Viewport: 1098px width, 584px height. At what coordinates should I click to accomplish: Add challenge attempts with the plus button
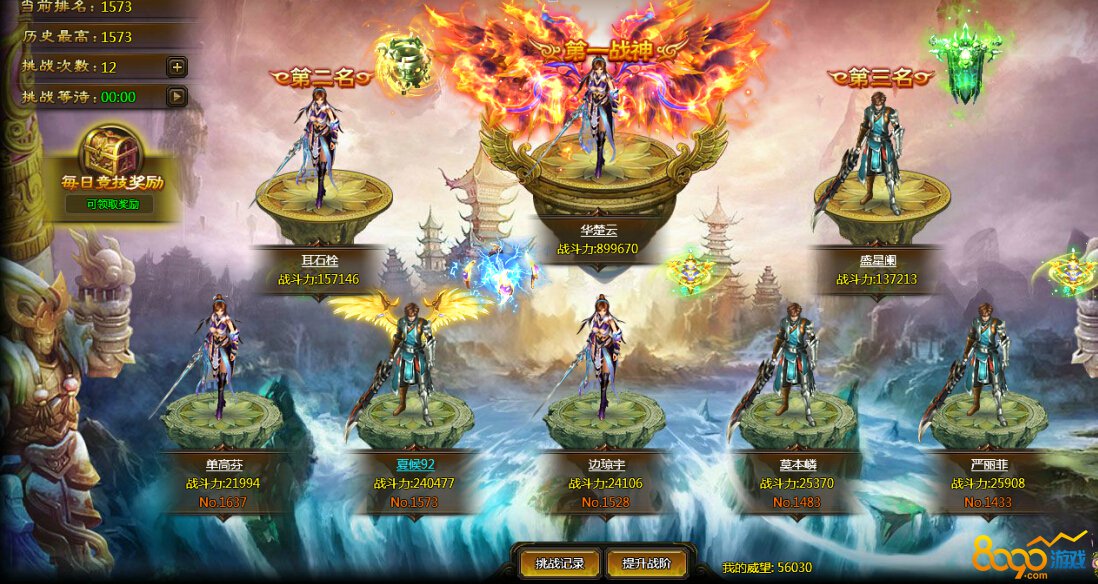click(x=176, y=67)
